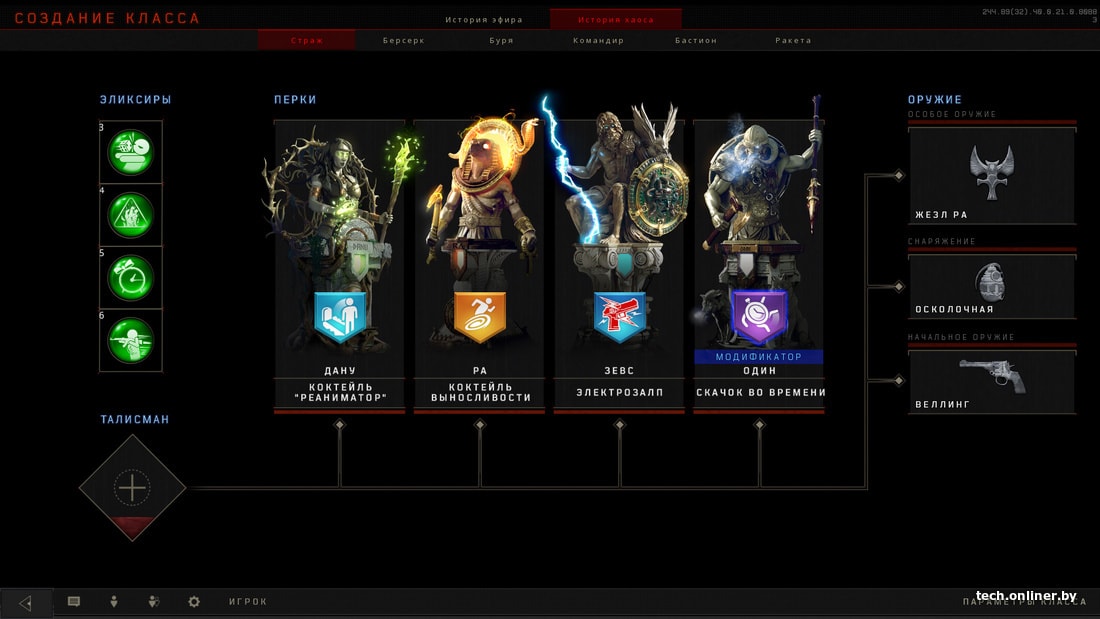Choose the zombie hand warning elixir
The width and height of the screenshot is (1100, 619).
point(131,215)
